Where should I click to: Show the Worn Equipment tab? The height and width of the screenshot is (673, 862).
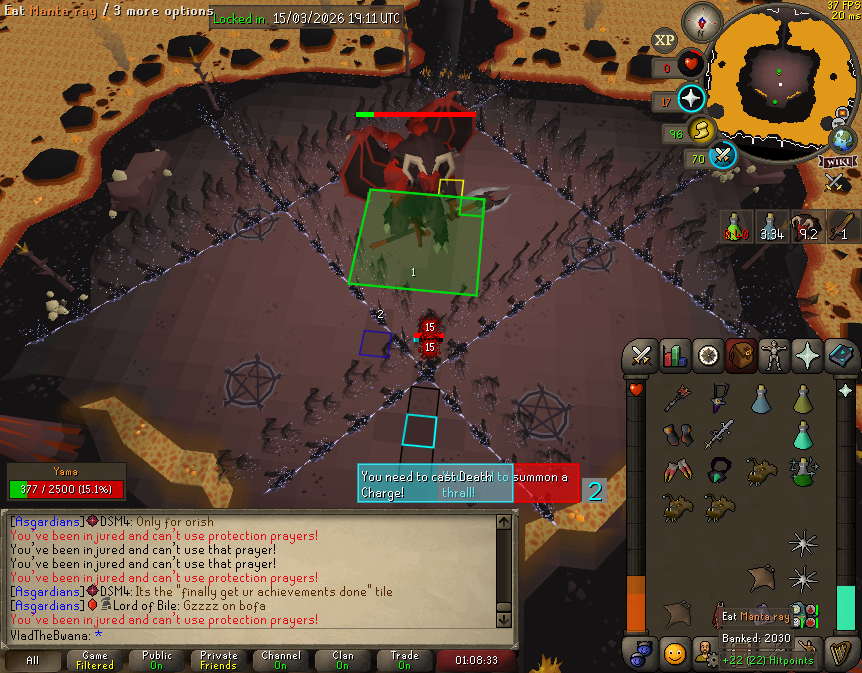pyautogui.click(x=774, y=356)
